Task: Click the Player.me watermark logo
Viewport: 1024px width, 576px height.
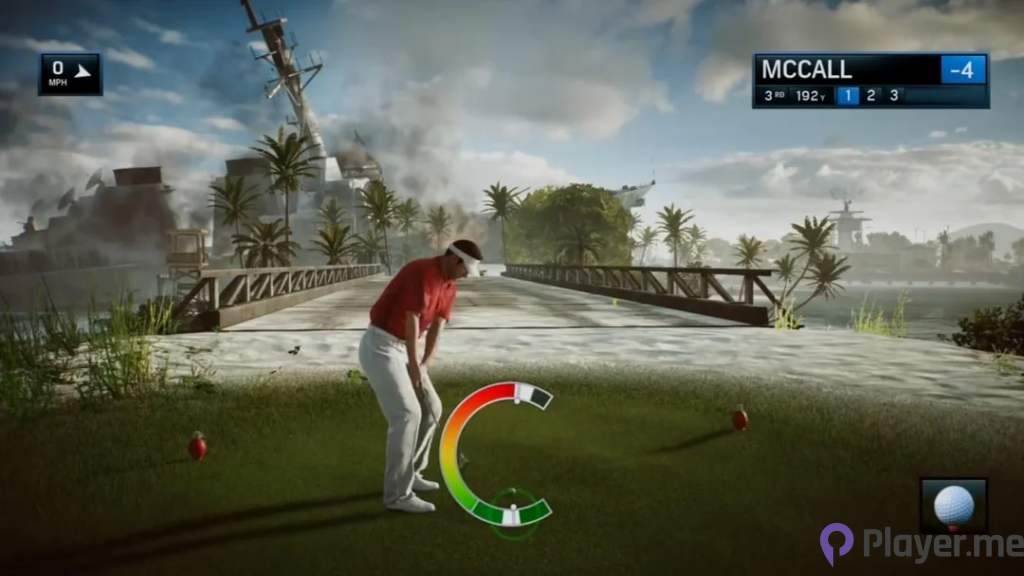Action: (x=920, y=545)
